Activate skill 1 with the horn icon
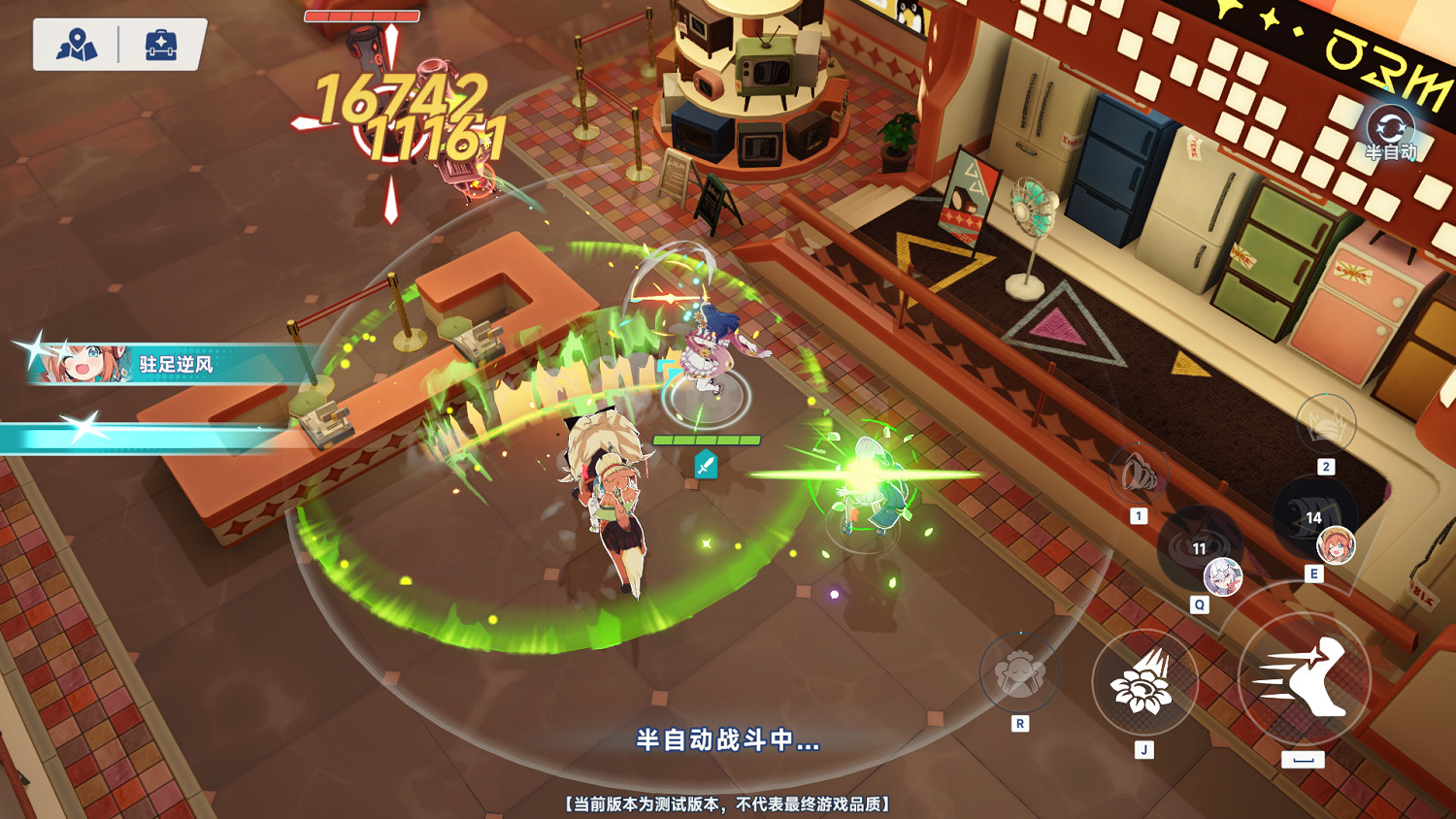1456x819 pixels. (x=1141, y=472)
